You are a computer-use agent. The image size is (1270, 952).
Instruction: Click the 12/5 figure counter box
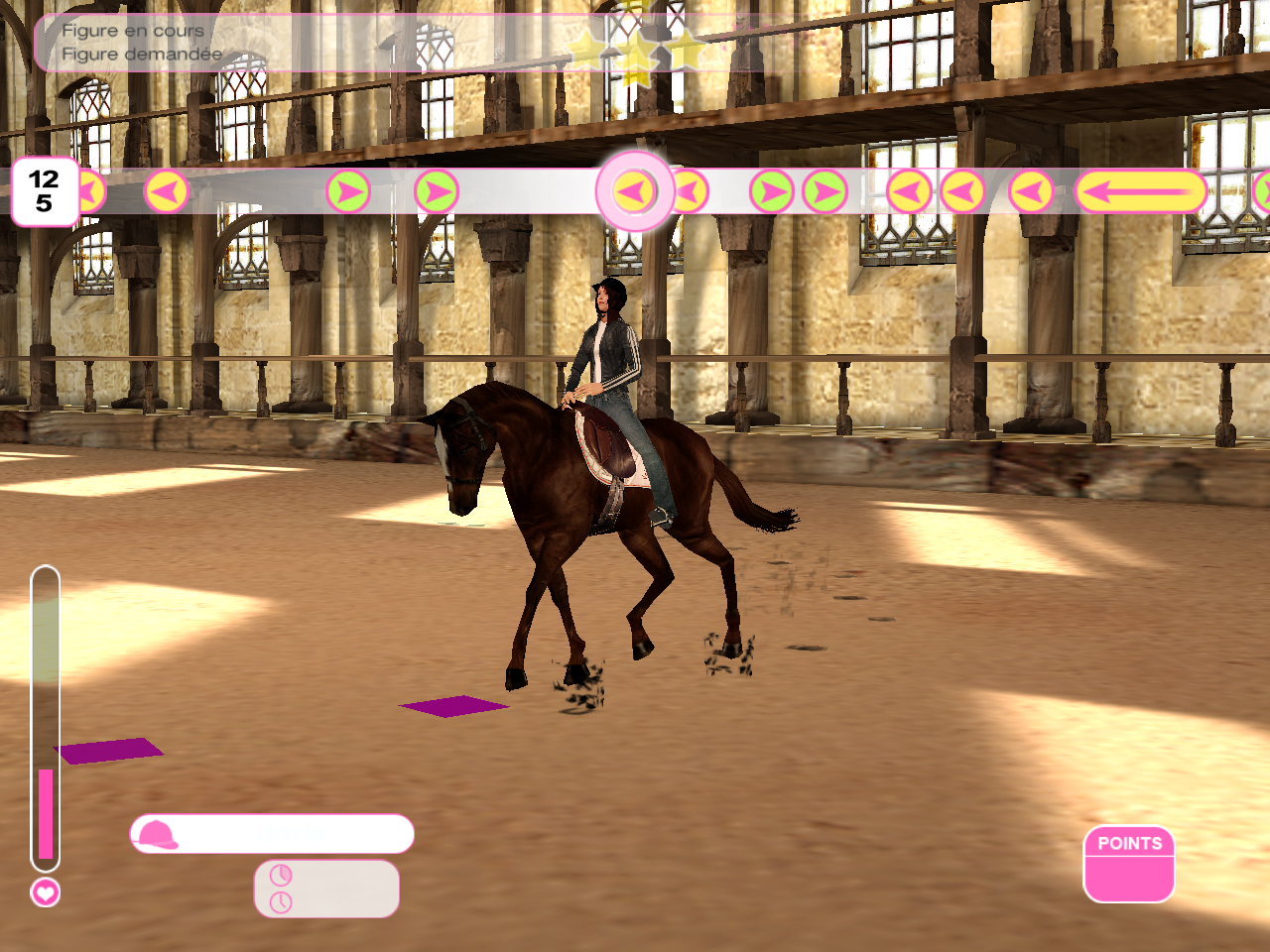(x=43, y=191)
